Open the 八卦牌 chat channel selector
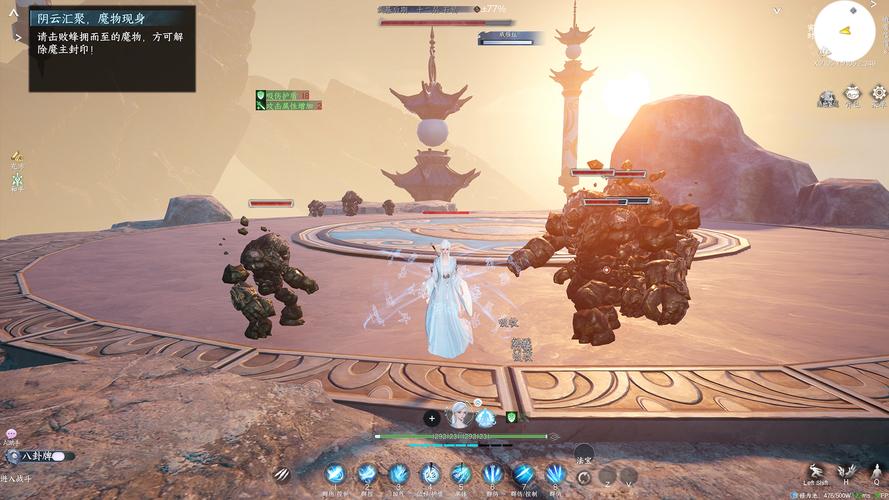This screenshot has height=500, width=889. [37, 456]
